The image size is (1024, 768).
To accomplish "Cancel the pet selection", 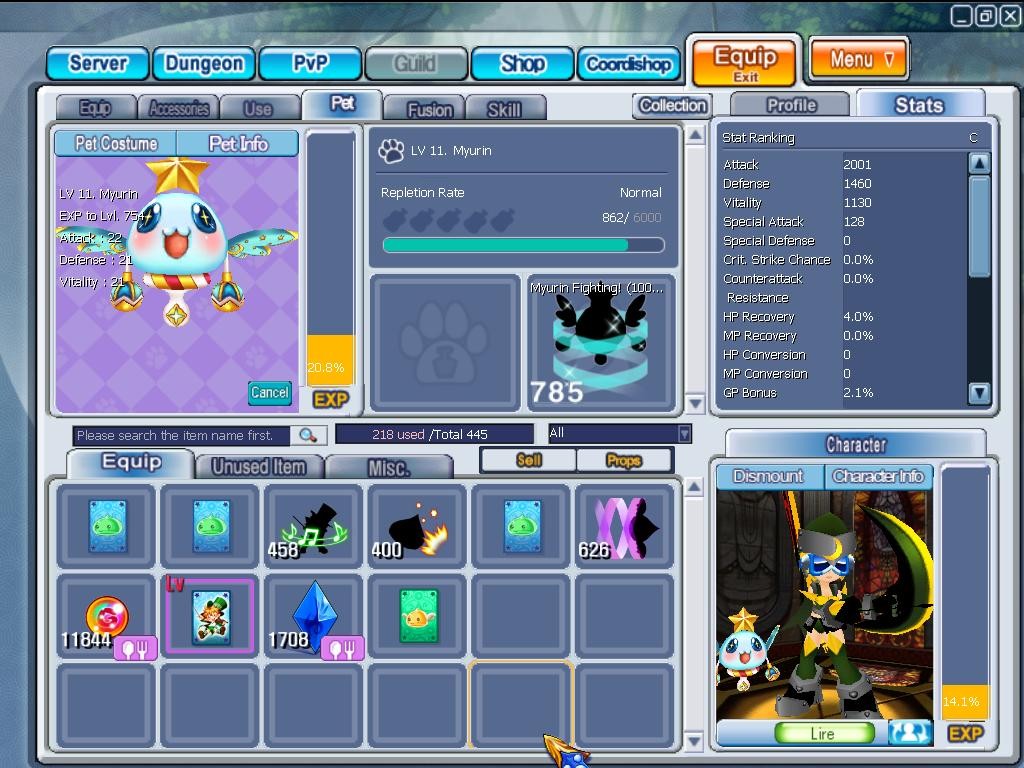I will pyautogui.click(x=269, y=393).
